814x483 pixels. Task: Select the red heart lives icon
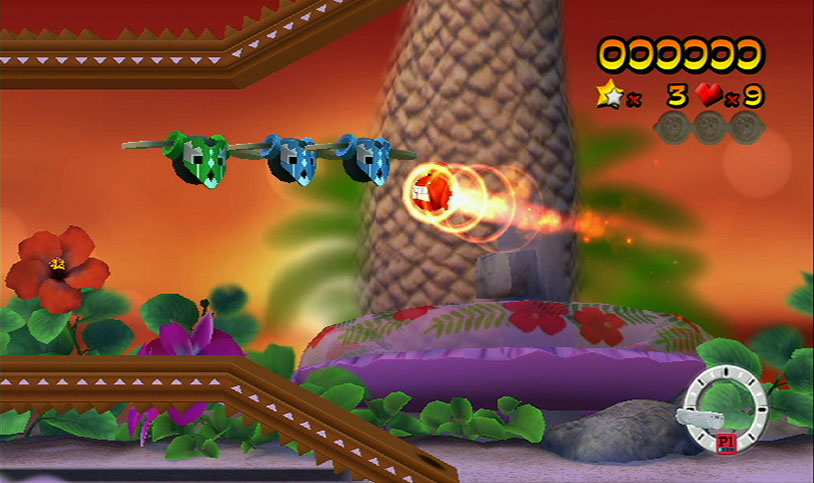(709, 95)
